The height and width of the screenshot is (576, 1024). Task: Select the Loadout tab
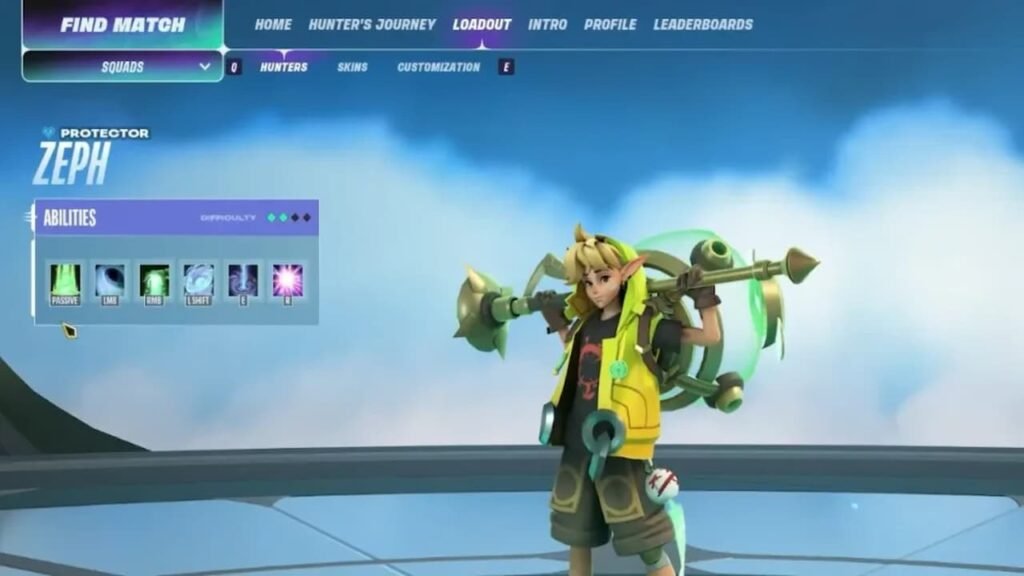(x=482, y=24)
